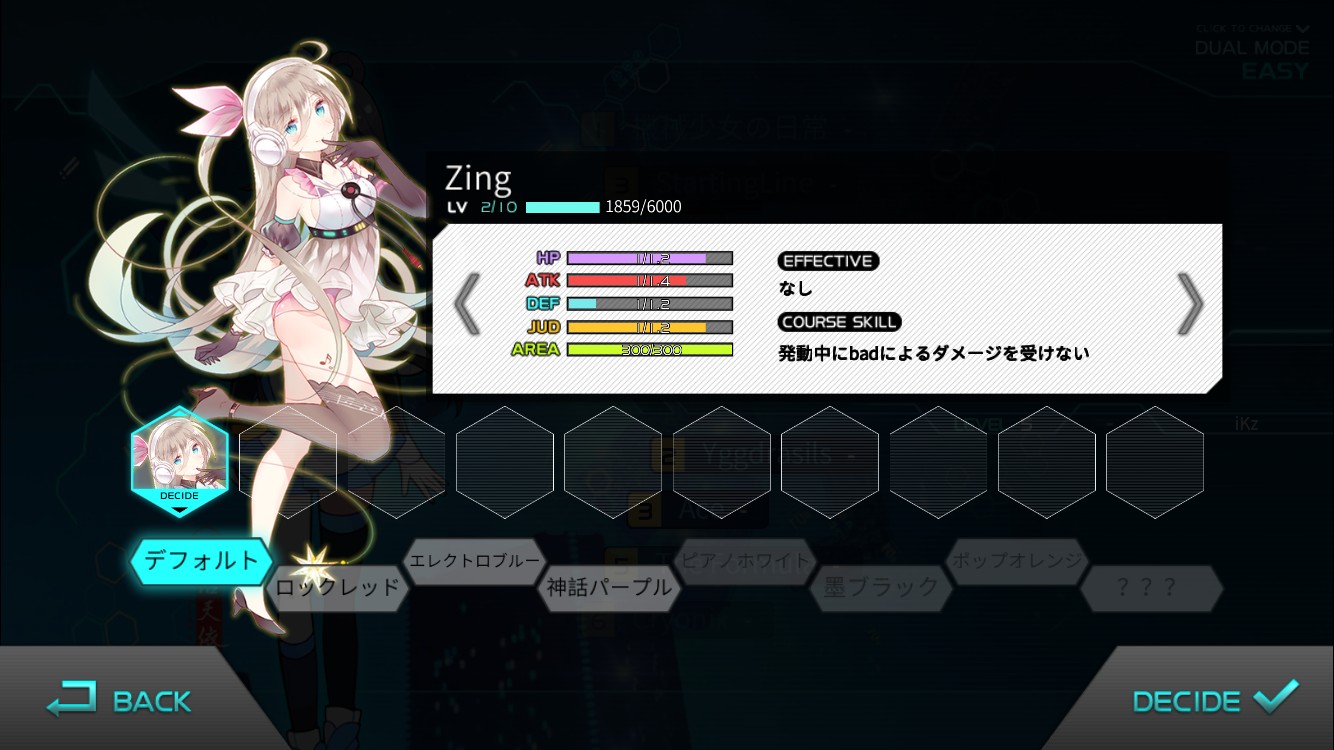Click the rightmost empty hexagon slot

pos(1155,462)
